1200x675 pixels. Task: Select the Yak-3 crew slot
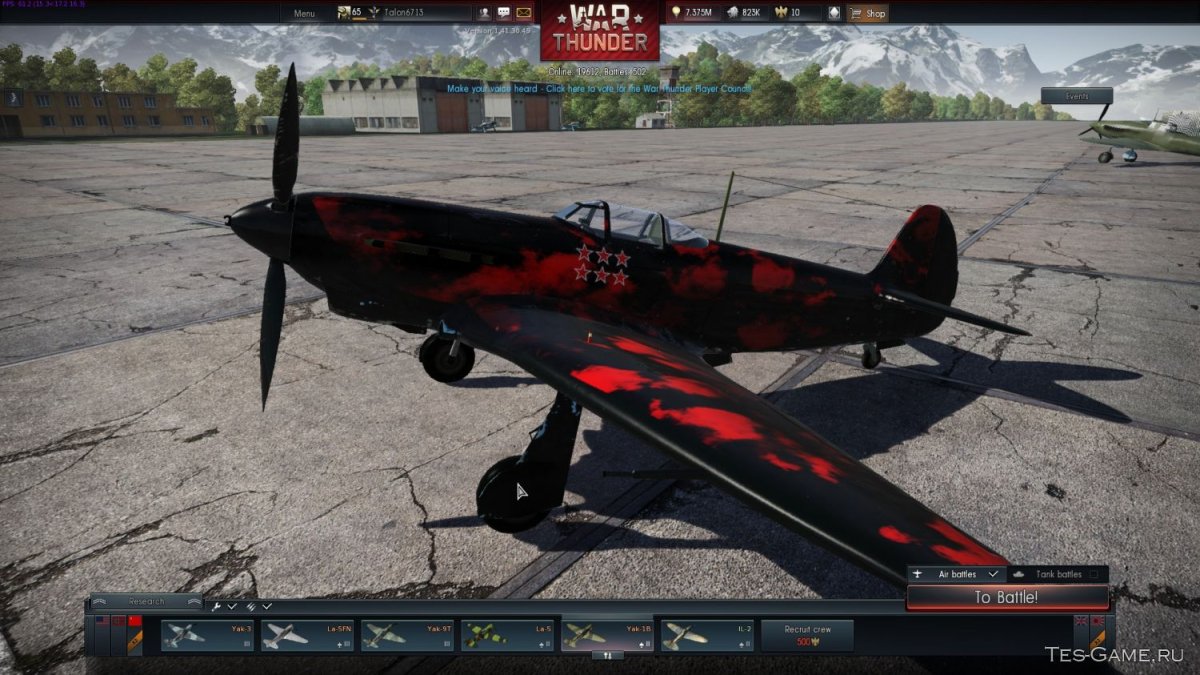(x=208, y=635)
